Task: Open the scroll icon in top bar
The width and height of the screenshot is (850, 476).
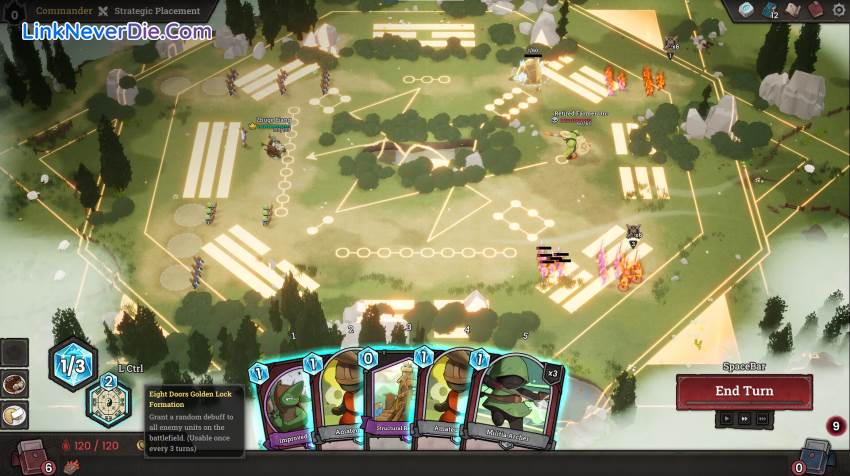Action: [x=792, y=10]
